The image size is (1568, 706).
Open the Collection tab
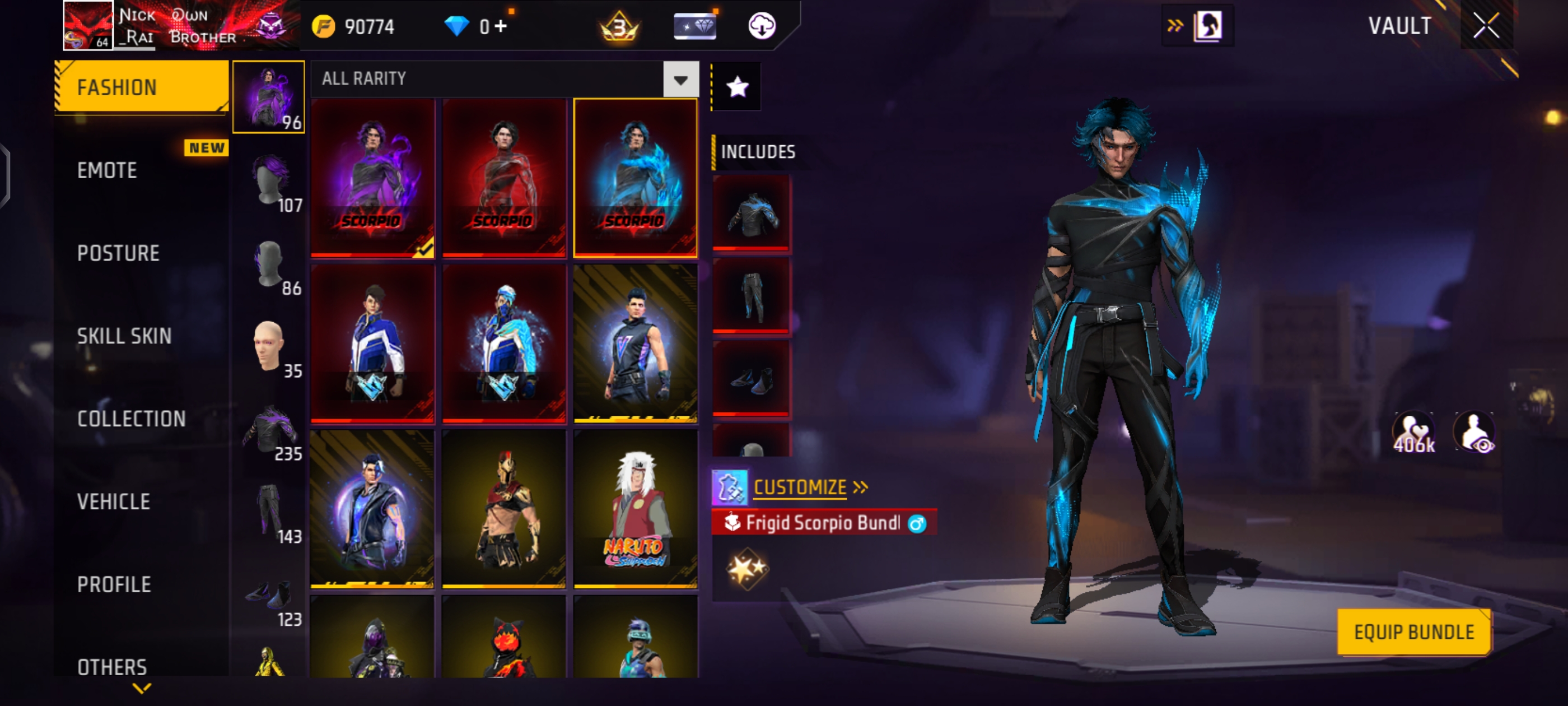tap(132, 419)
